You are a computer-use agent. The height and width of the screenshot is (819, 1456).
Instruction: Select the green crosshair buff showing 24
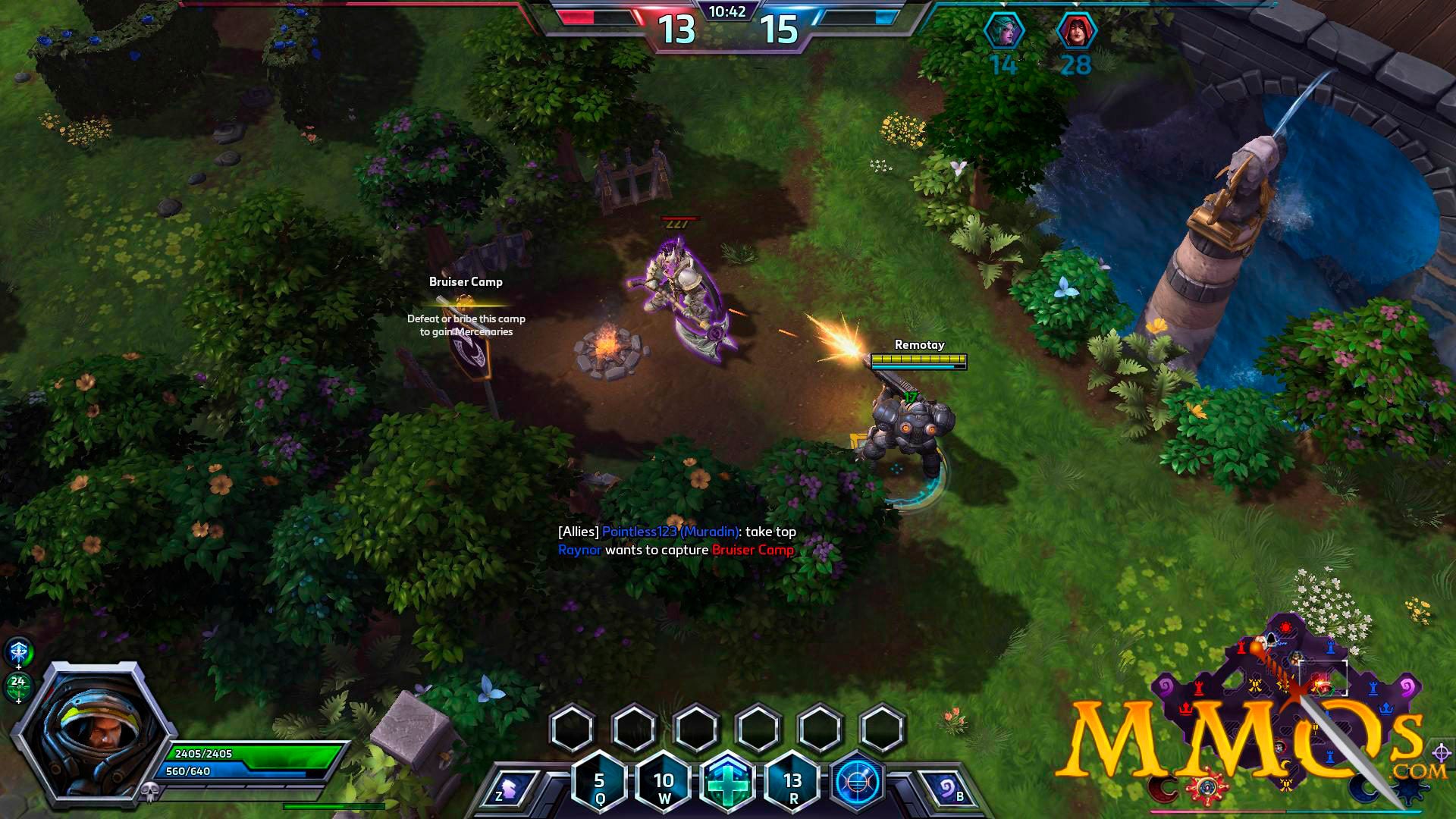(x=18, y=685)
